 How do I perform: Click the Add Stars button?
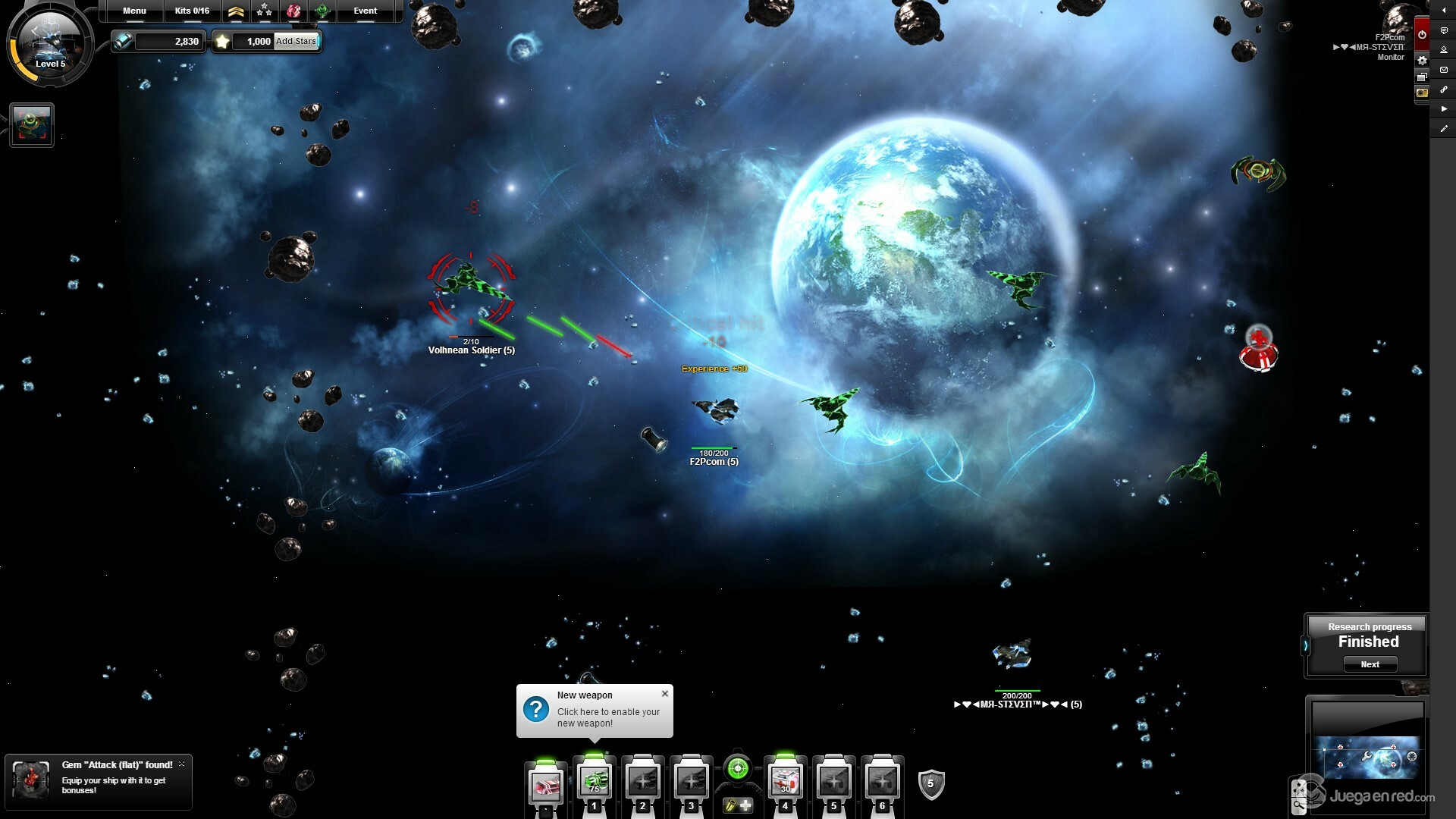click(x=296, y=41)
